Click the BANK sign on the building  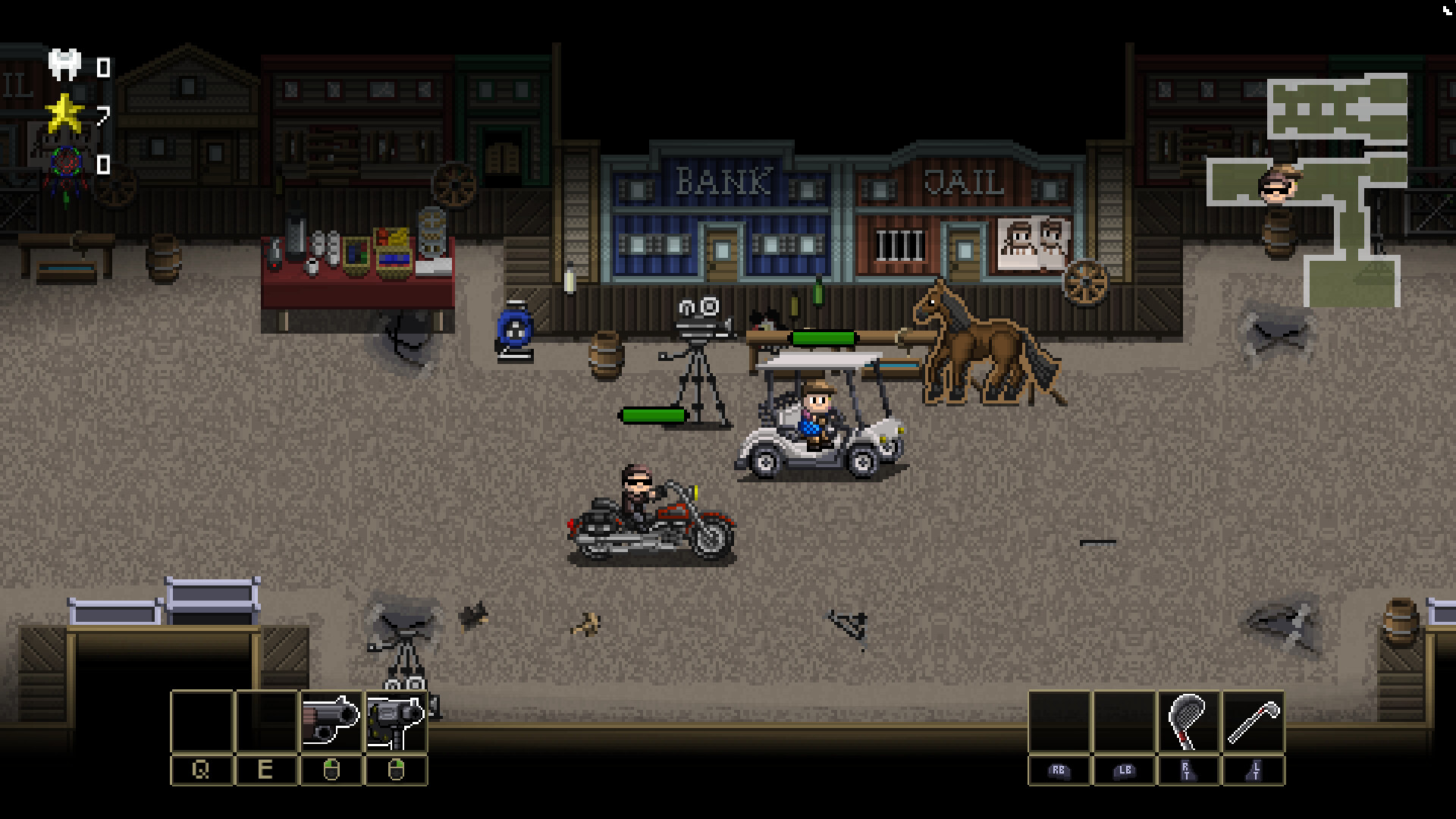(x=723, y=180)
